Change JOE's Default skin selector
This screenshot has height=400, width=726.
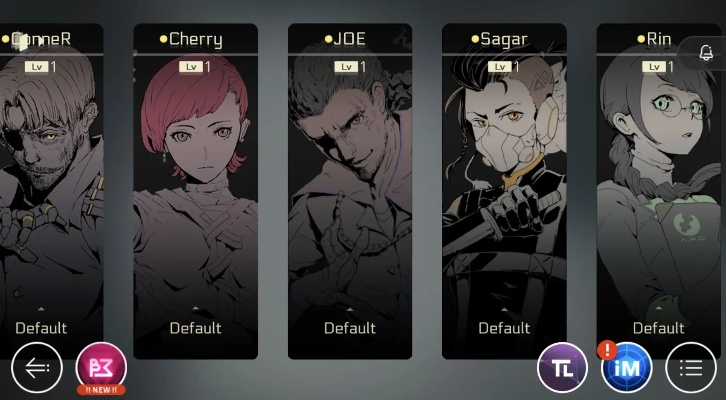coord(349,327)
